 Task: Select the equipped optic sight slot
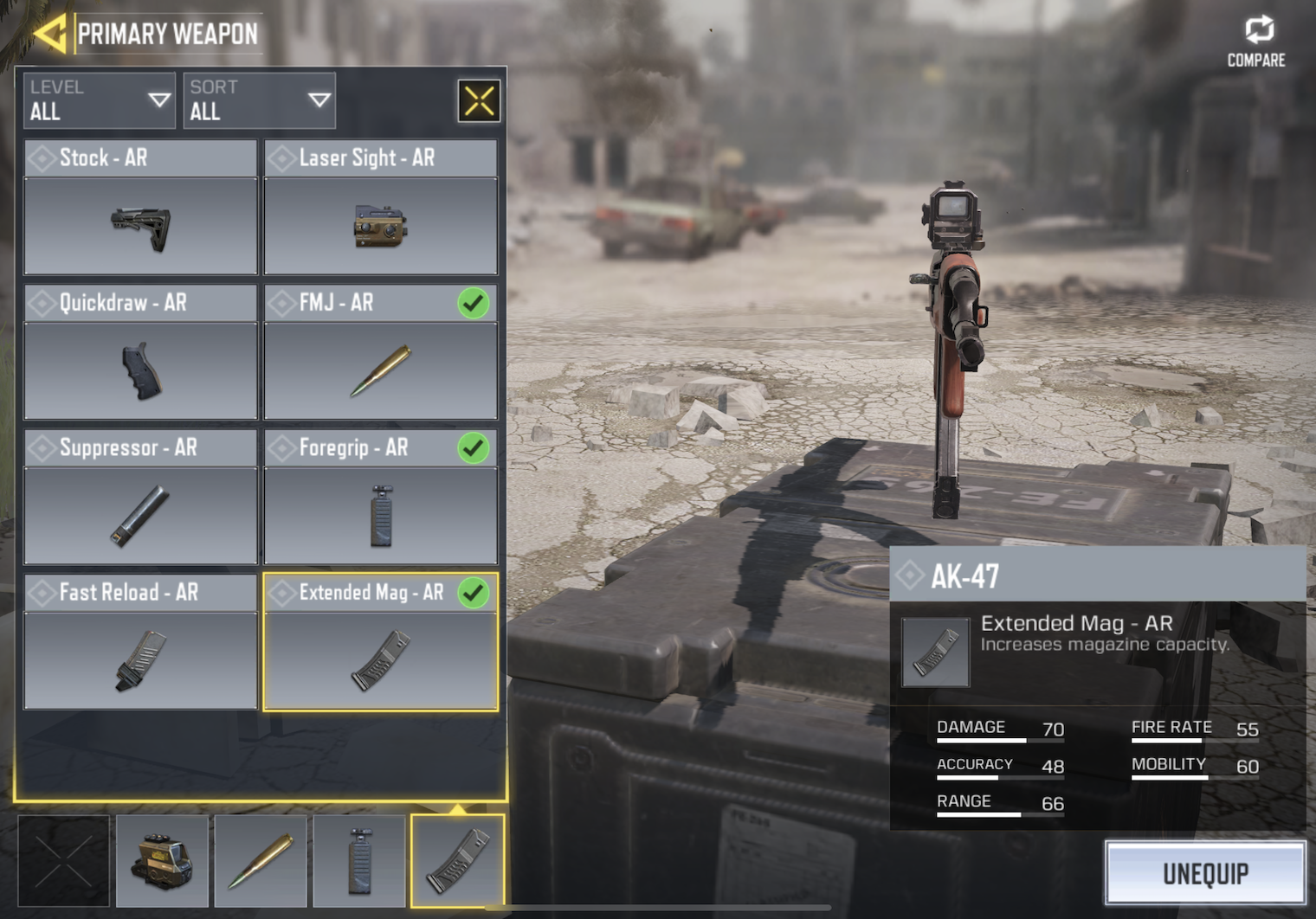163,861
